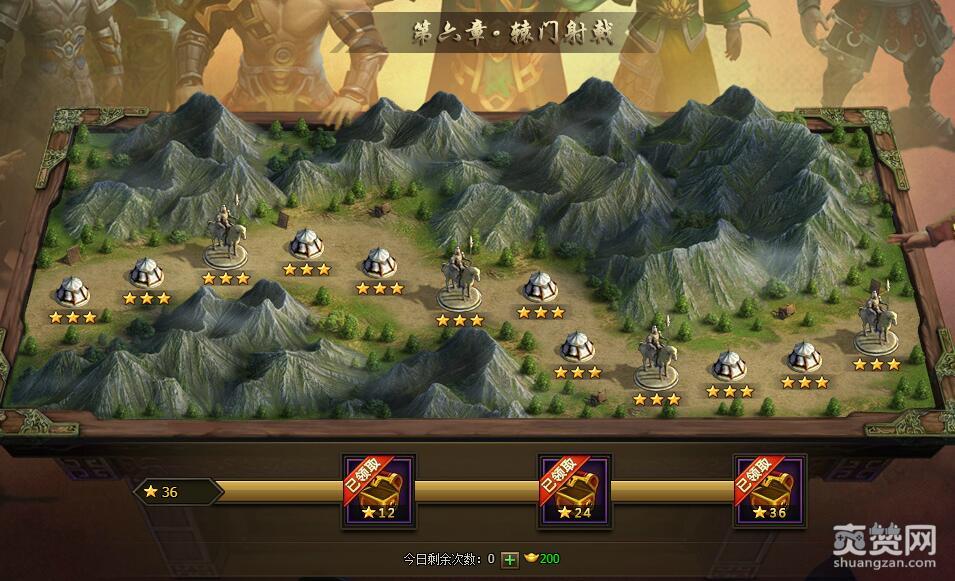The width and height of the screenshot is (955, 581).
Task: Open the 24-star reward chest
Action: pos(575,491)
